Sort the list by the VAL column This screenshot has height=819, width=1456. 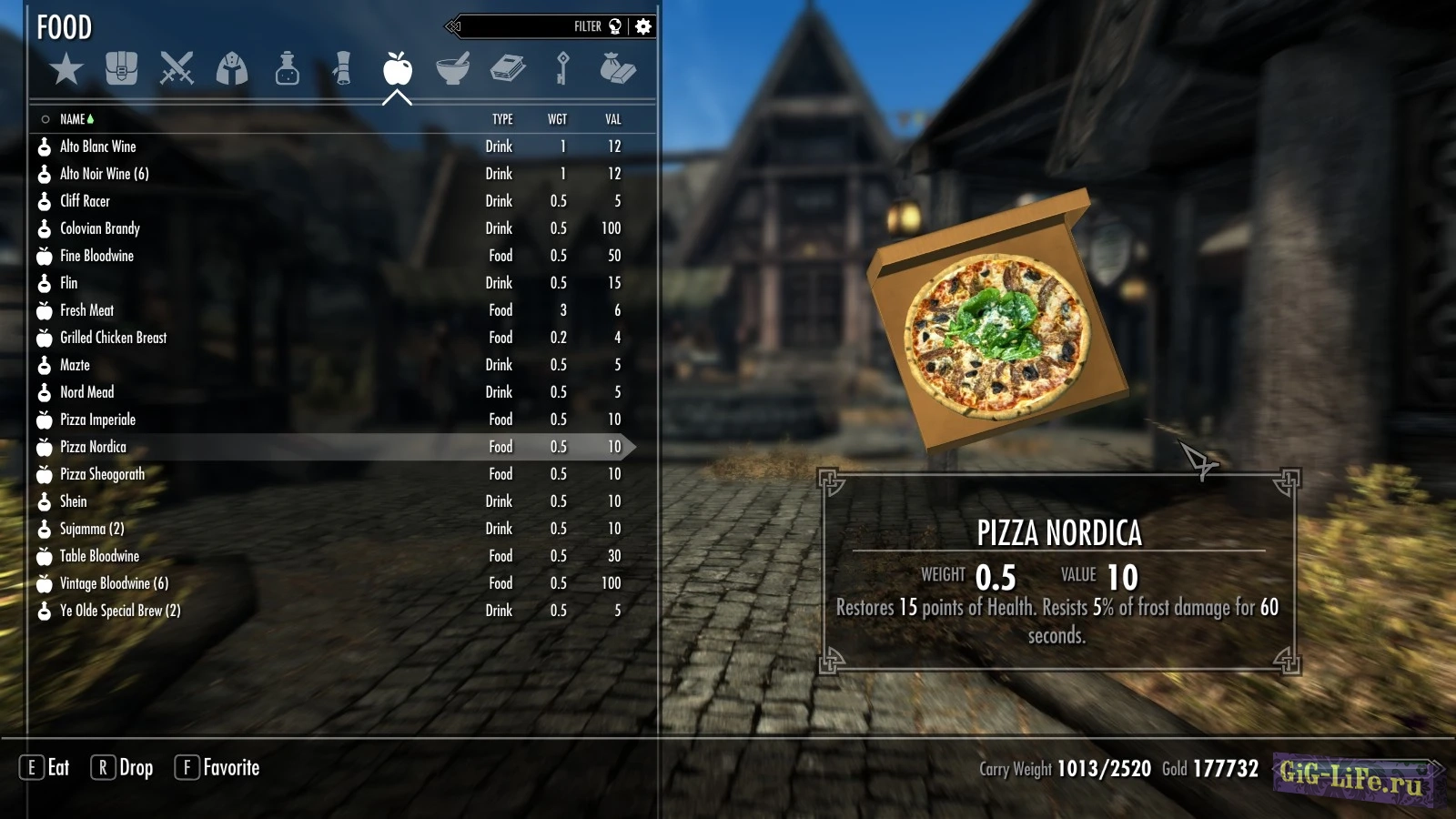pyautogui.click(x=613, y=119)
